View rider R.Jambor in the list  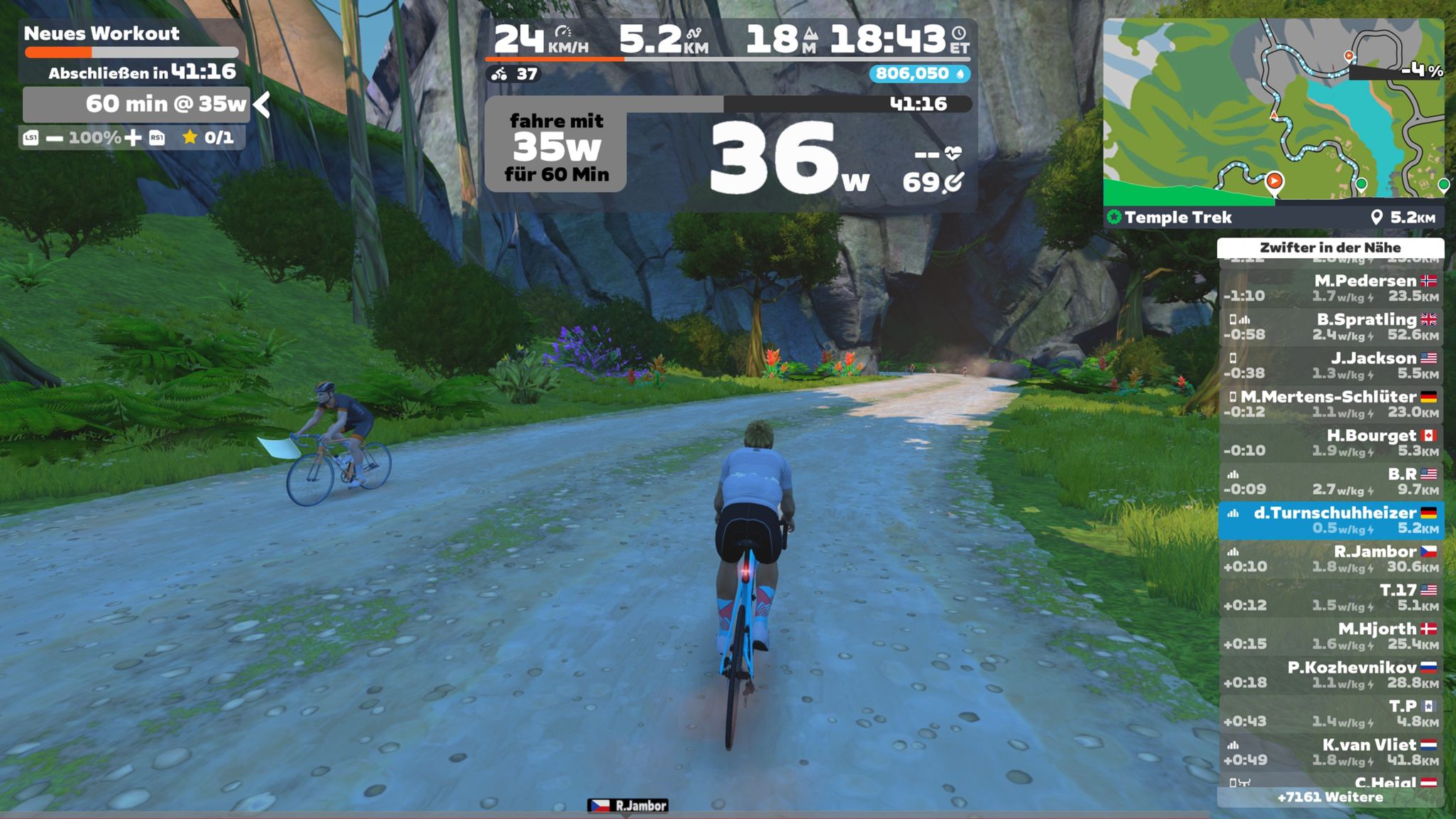point(1331,559)
